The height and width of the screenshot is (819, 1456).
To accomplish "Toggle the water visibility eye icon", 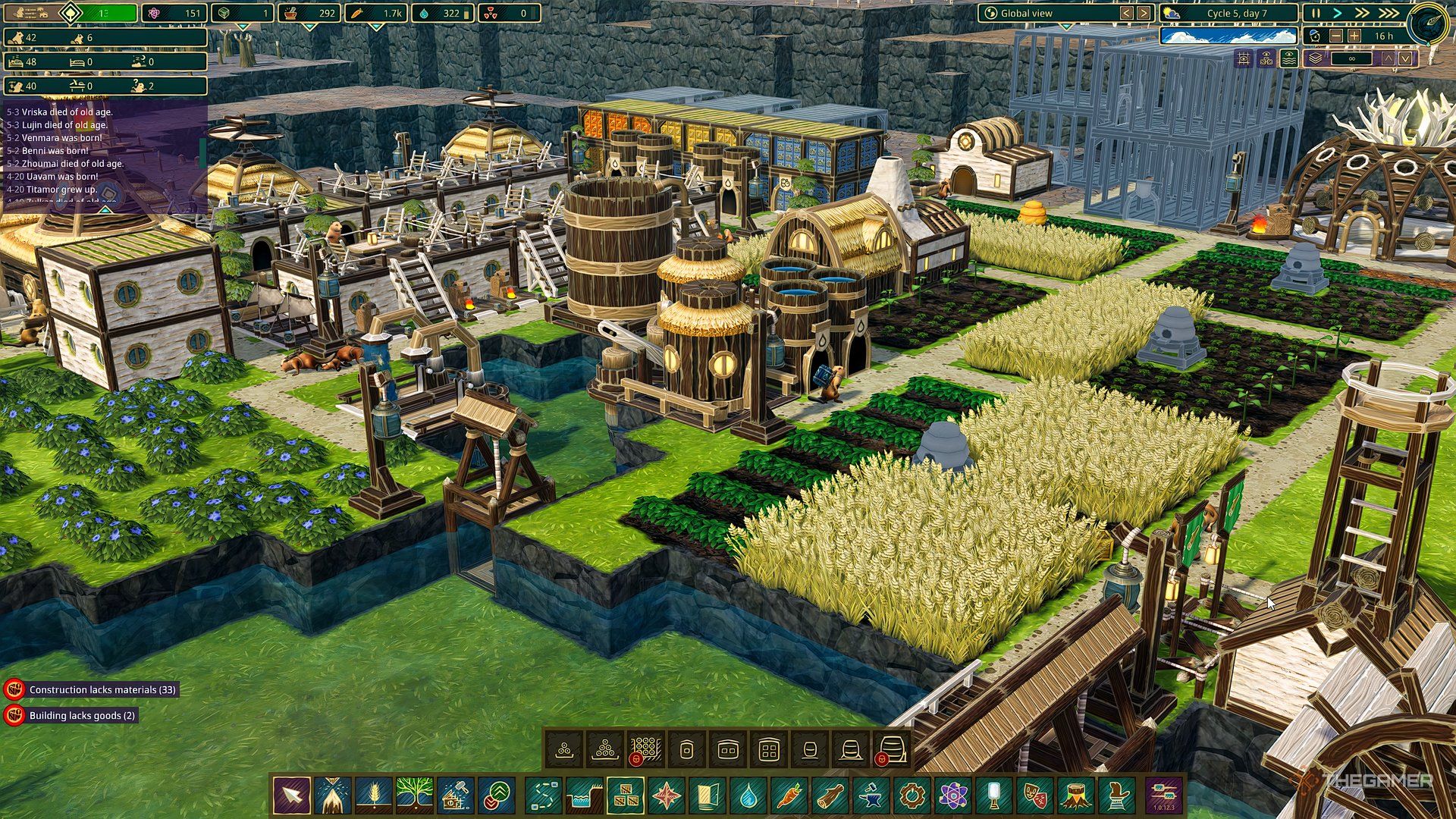I will tap(1288, 58).
